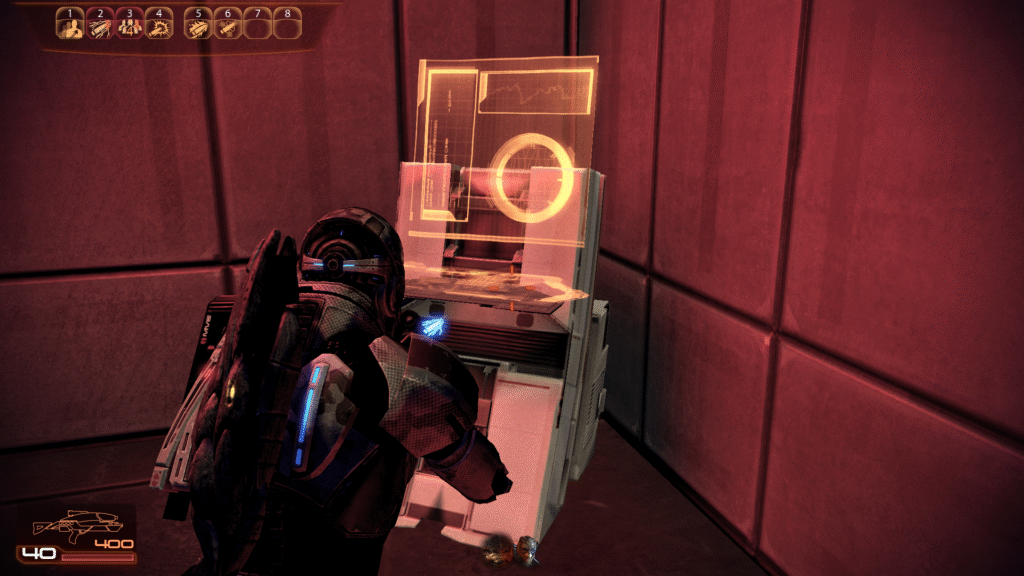The height and width of the screenshot is (576, 1024).
Task: Trigger the squad group power in slot 3
Action: (129, 26)
